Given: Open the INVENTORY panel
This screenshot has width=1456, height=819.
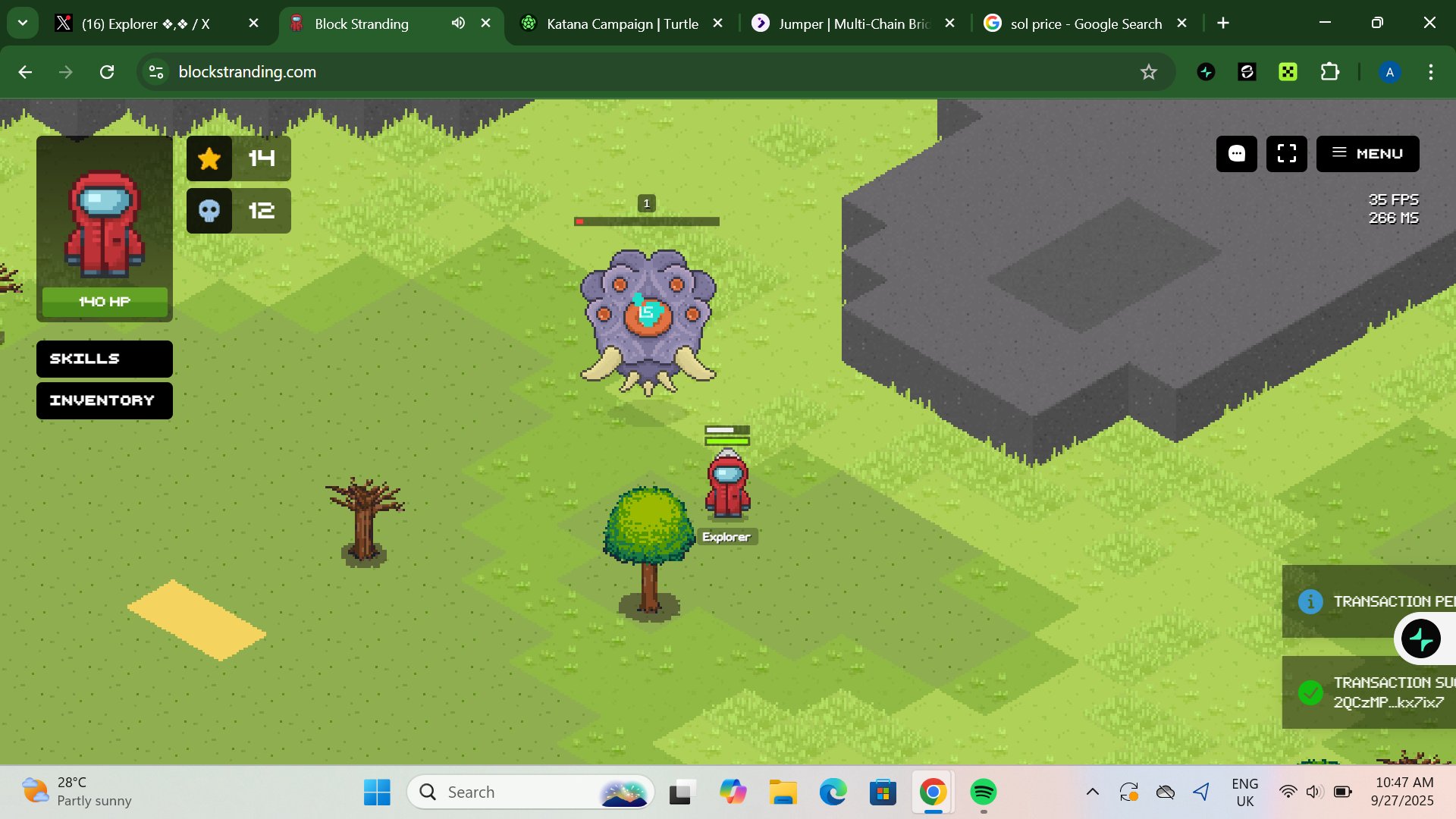Looking at the screenshot, I should point(104,400).
